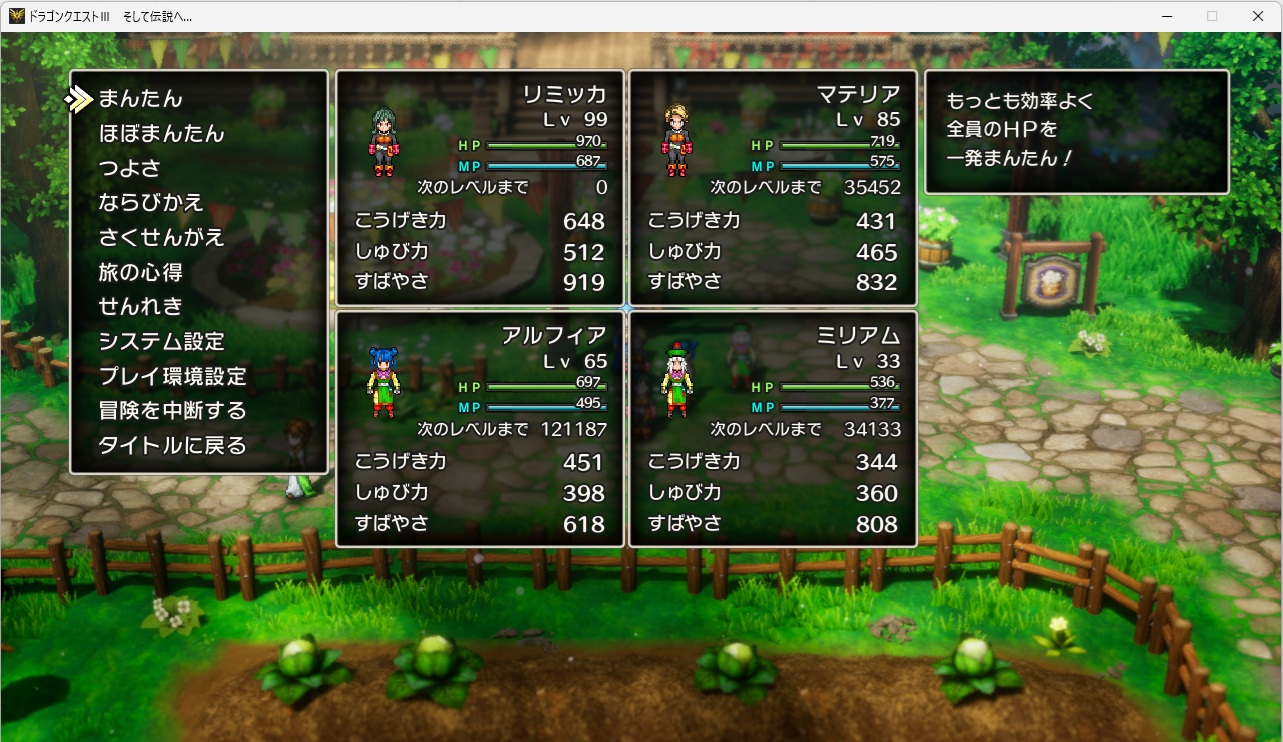
Task: Open the 旅の心得 entry
Action: [140, 272]
